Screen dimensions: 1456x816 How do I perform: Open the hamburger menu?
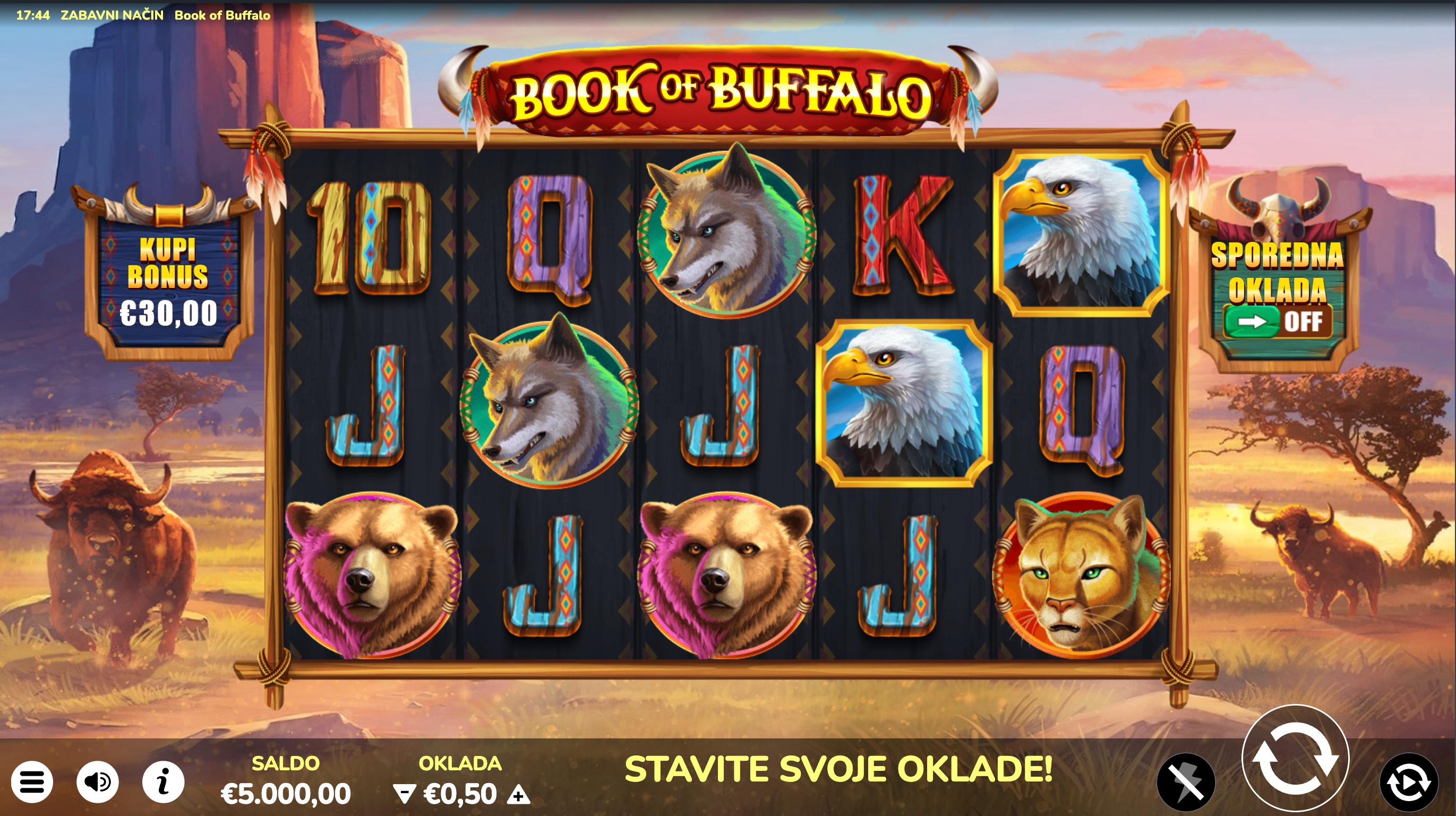click(x=32, y=782)
